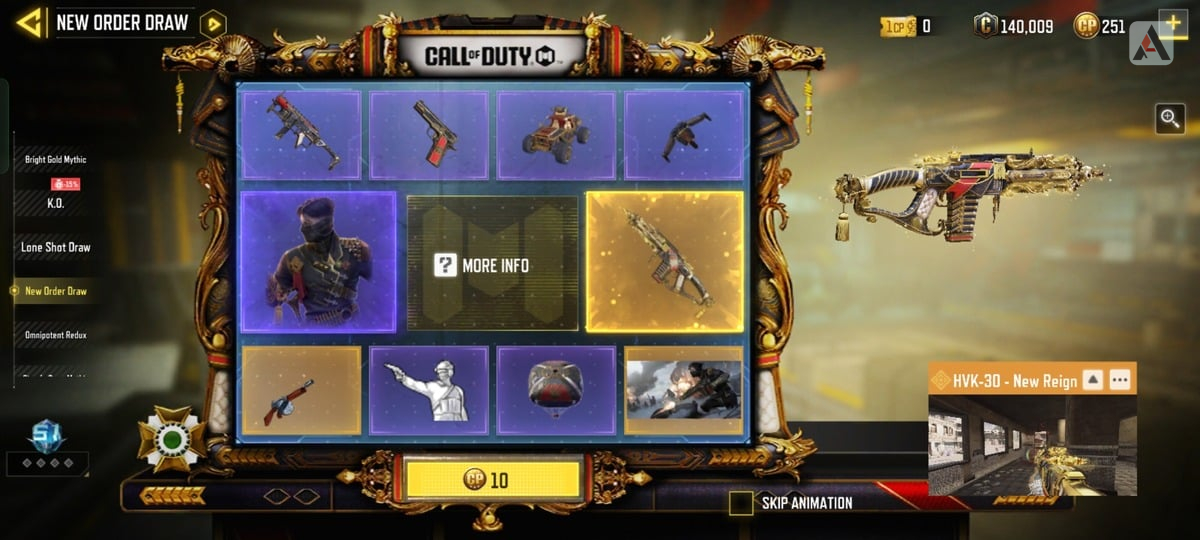Open the K.O. draw entry
The width and height of the screenshot is (1200, 540).
[x=56, y=202]
